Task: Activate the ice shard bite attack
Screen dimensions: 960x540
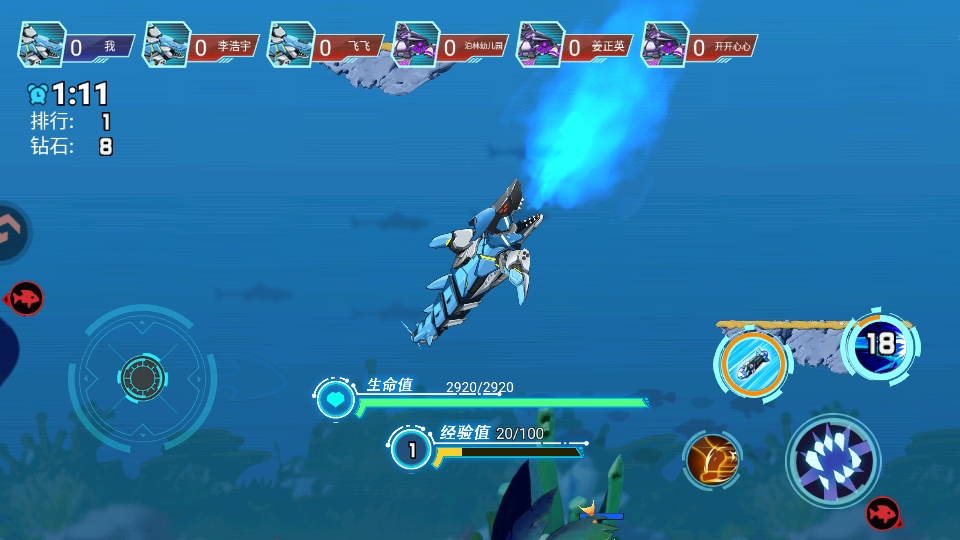Action: tap(833, 461)
